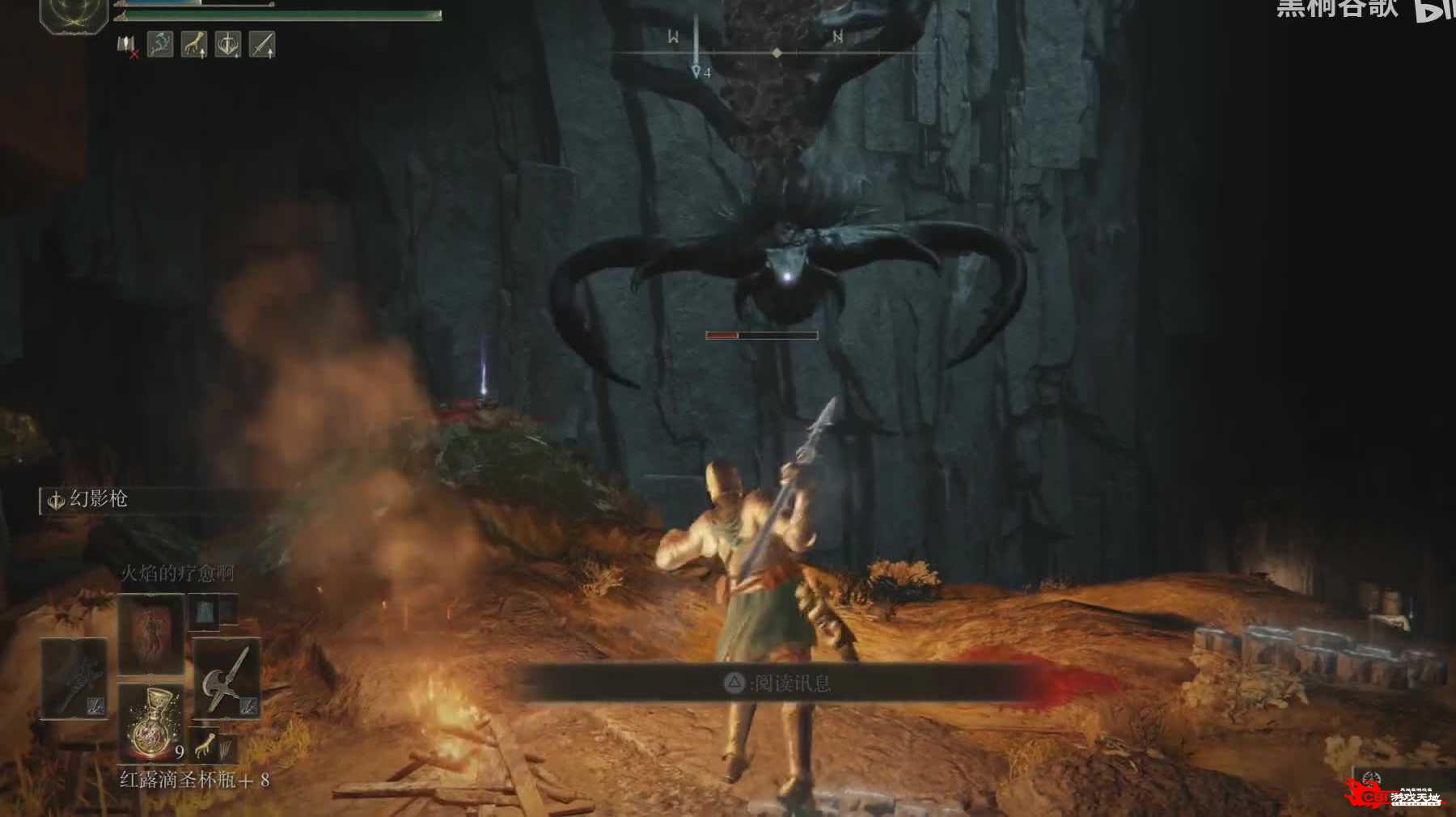Click the sword attack-up buff icon
Viewport: 1456px width, 817px height.
(x=262, y=44)
